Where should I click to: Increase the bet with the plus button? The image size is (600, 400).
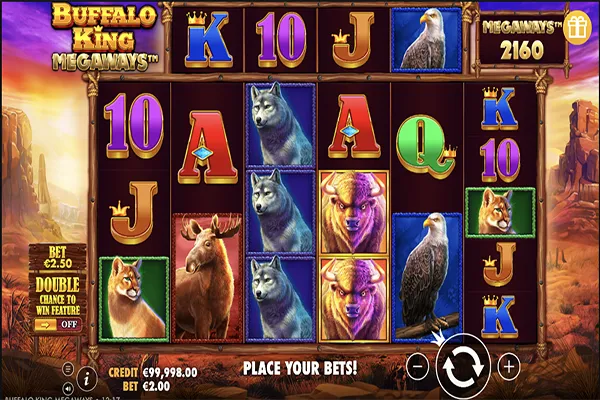pyautogui.click(x=508, y=367)
